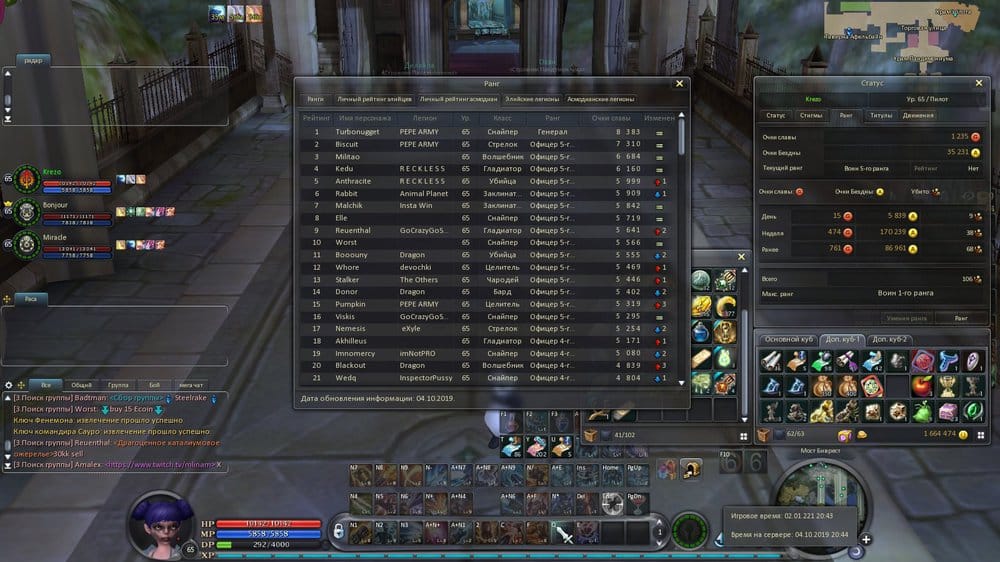This screenshot has width=1000, height=562.
Task: Open the chat settings gear icon
Action: pyautogui.click(x=9, y=385)
